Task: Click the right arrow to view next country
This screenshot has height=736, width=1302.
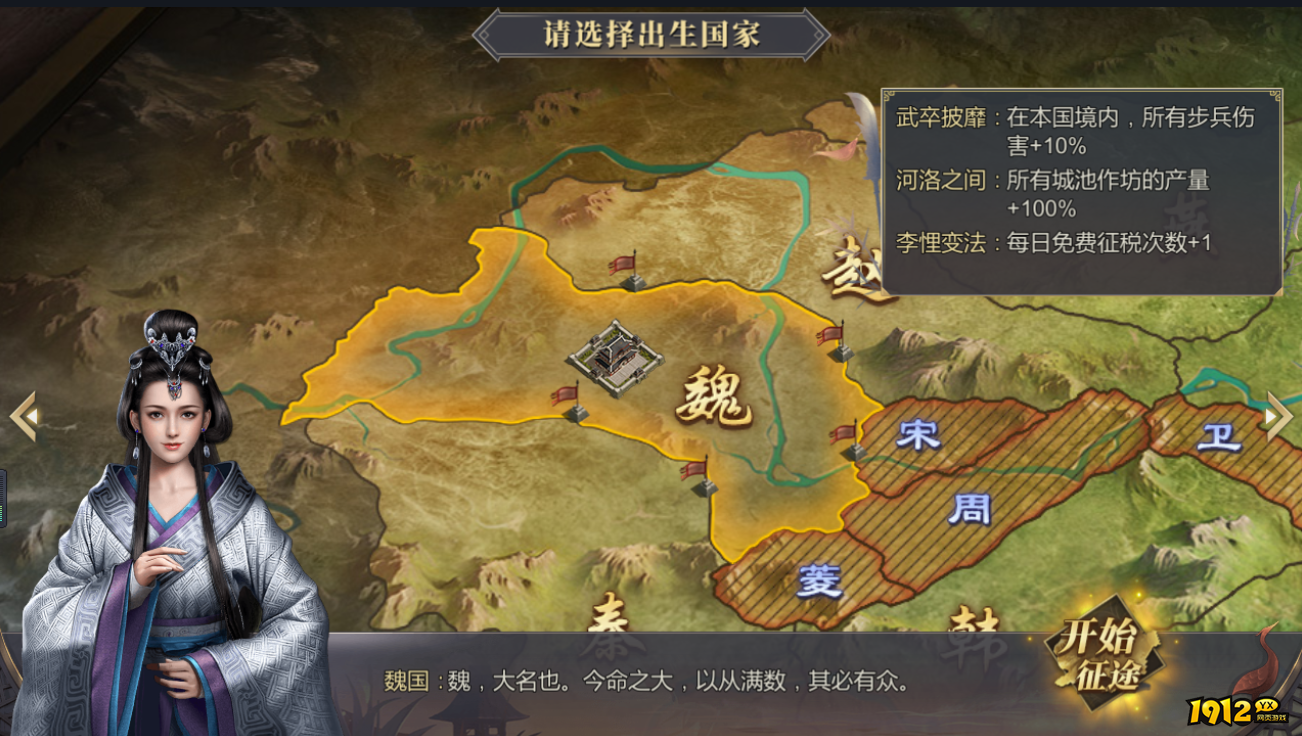Action: click(x=1277, y=417)
